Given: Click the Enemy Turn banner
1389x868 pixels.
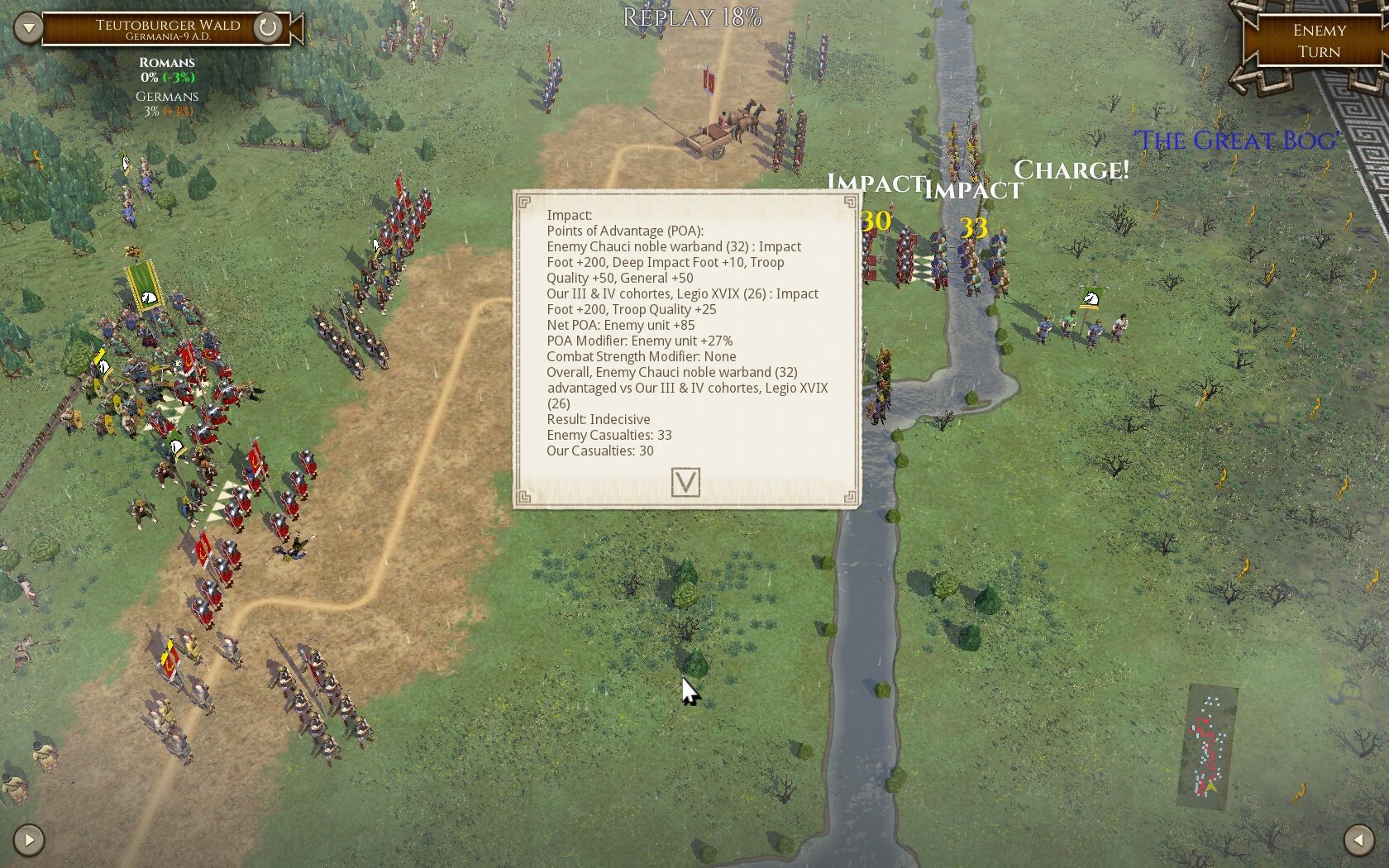Looking at the screenshot, I should coord(1317,40).
